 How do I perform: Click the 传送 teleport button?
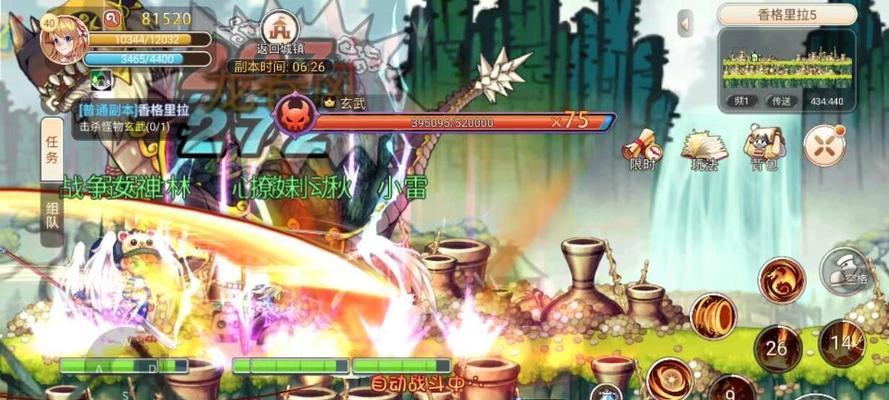pyautogui.click(x=779, y=101)
